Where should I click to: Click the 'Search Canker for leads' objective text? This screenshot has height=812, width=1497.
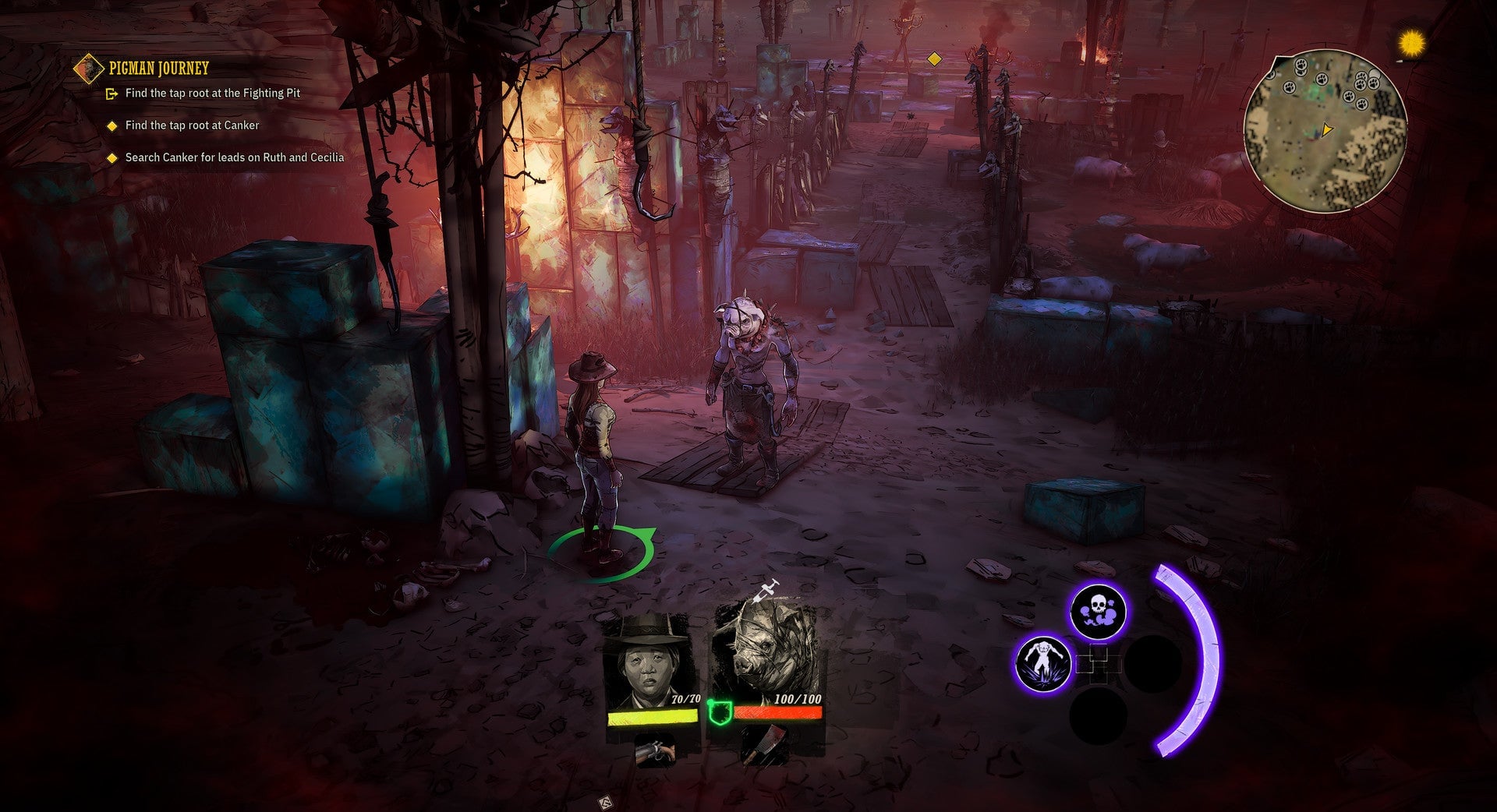234,157
